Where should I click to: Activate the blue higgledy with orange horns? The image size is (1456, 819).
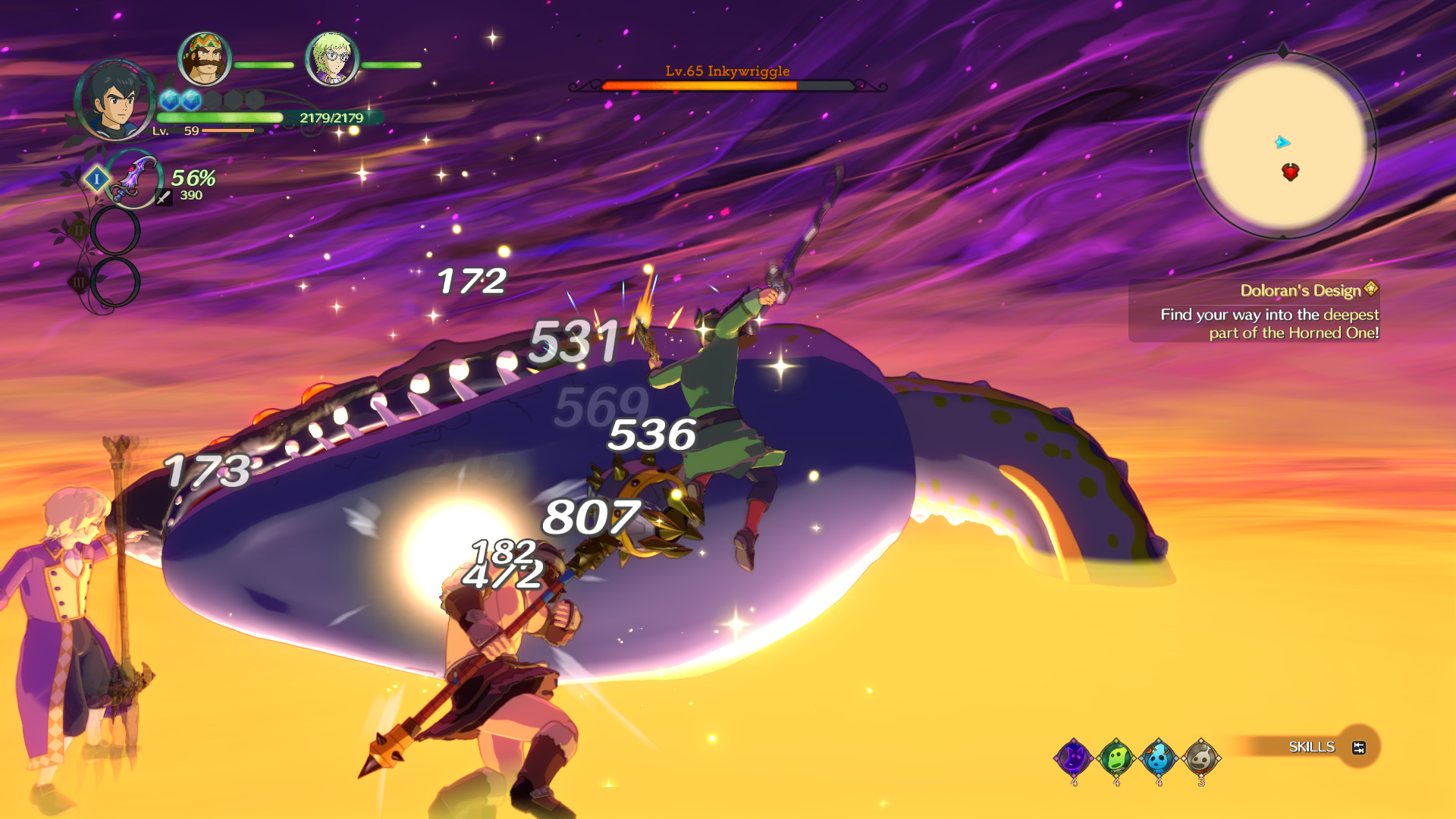click(1158, 757)
